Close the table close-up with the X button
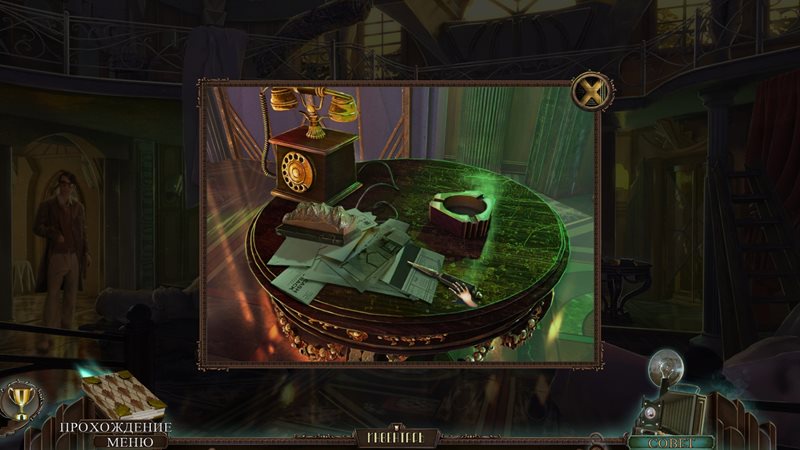 point(590,94)
